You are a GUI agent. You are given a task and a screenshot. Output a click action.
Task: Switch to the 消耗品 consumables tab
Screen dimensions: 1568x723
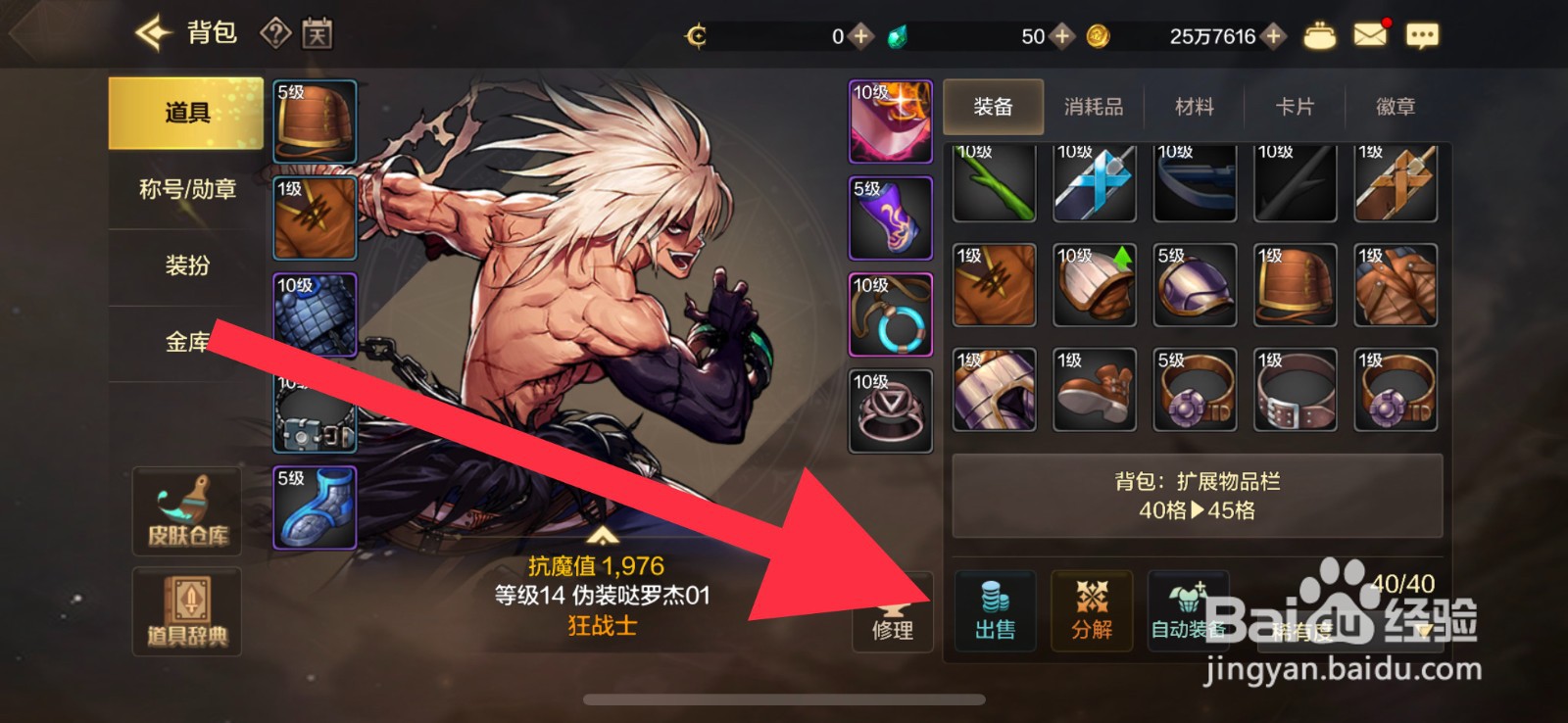click(1093, 107)
